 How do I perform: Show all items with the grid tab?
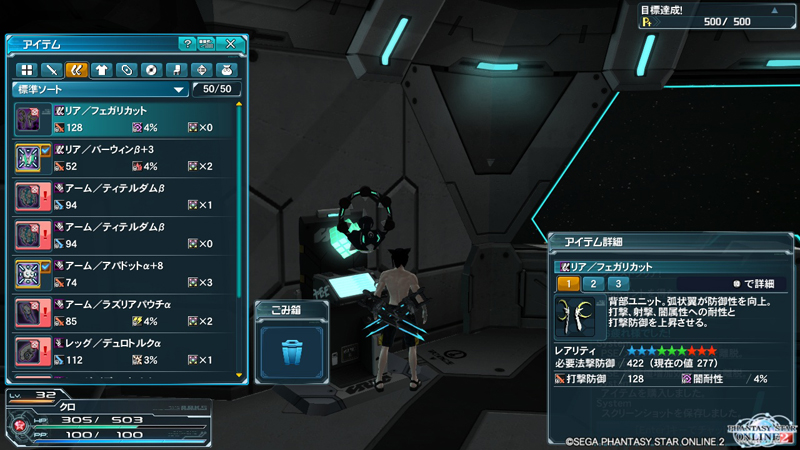tap(26, 70)
